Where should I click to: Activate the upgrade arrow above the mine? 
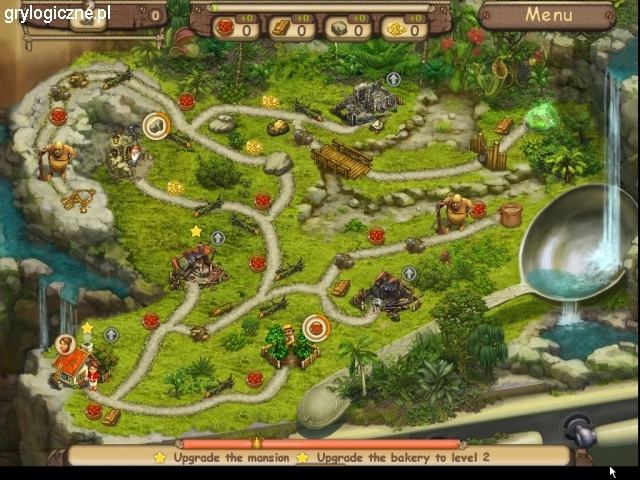409,274
